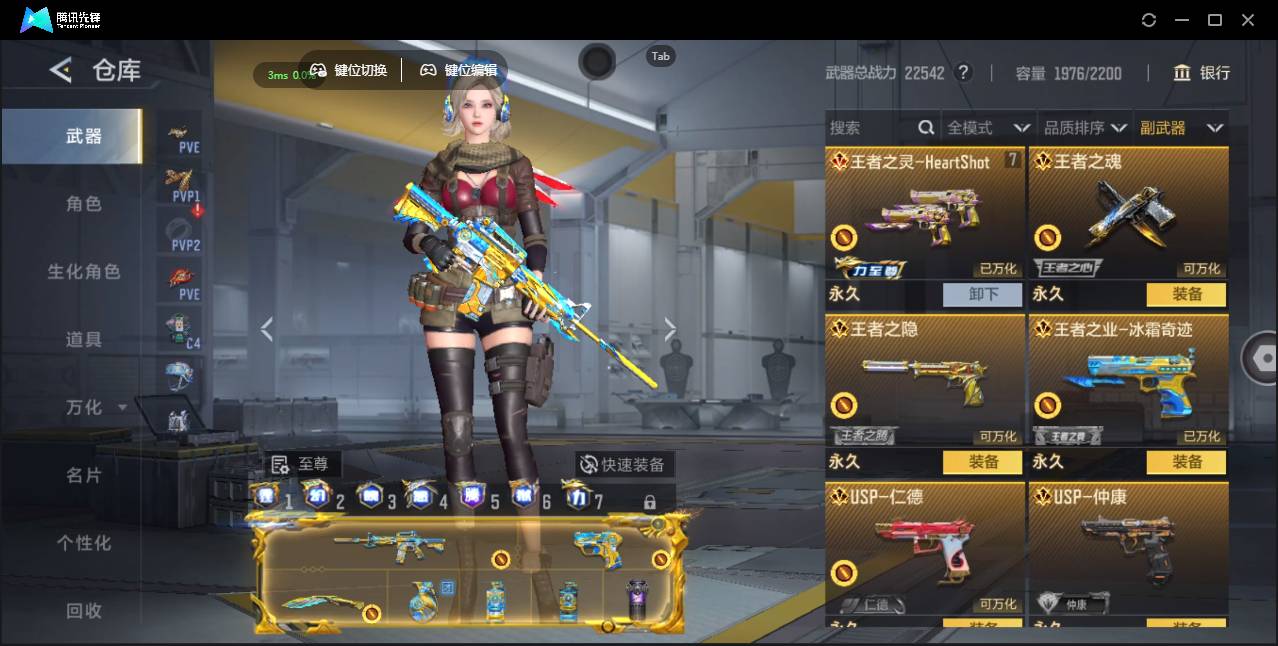Select the 道具 items tab

coord(84,340)
